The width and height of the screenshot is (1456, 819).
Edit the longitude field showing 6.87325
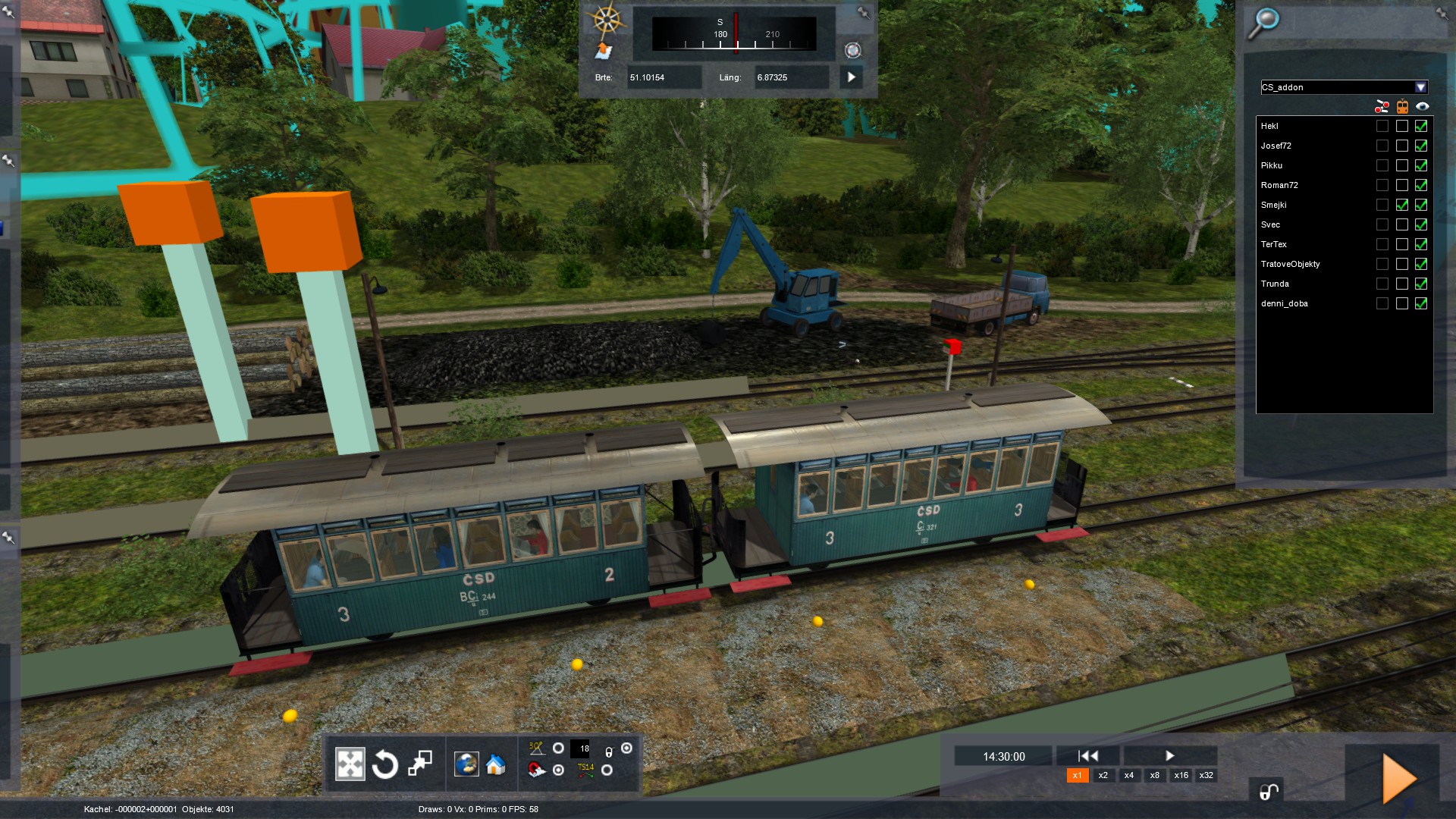point(791,77)
